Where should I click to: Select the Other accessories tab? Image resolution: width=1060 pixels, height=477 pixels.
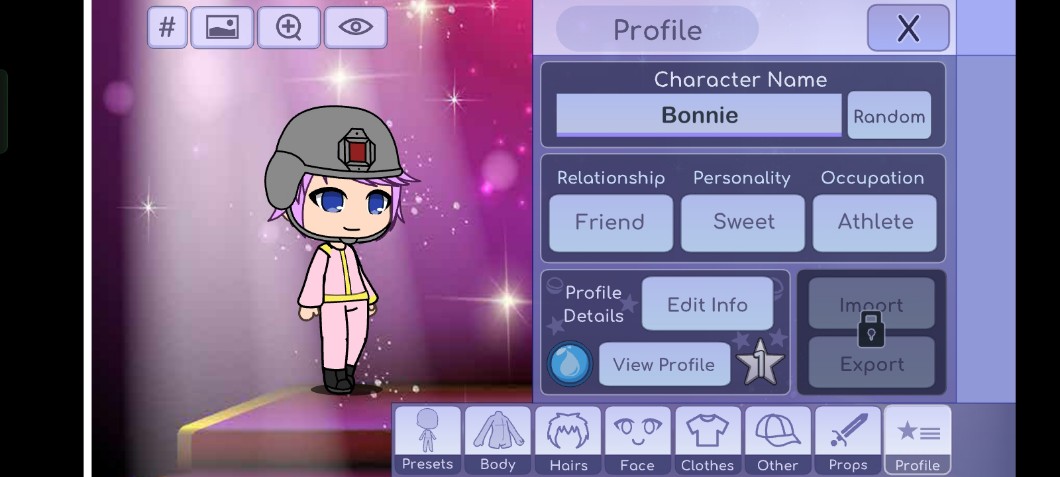pyautogui.click(x=777, y=440)
